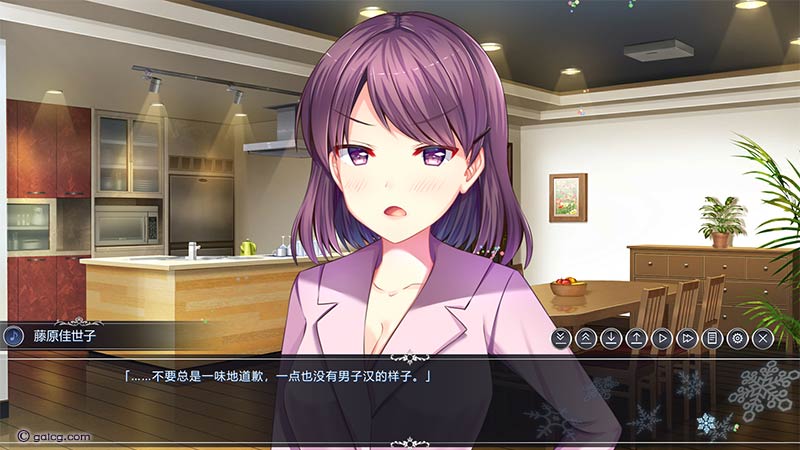Activate skip mode with the double triangle button

(686, 338)
